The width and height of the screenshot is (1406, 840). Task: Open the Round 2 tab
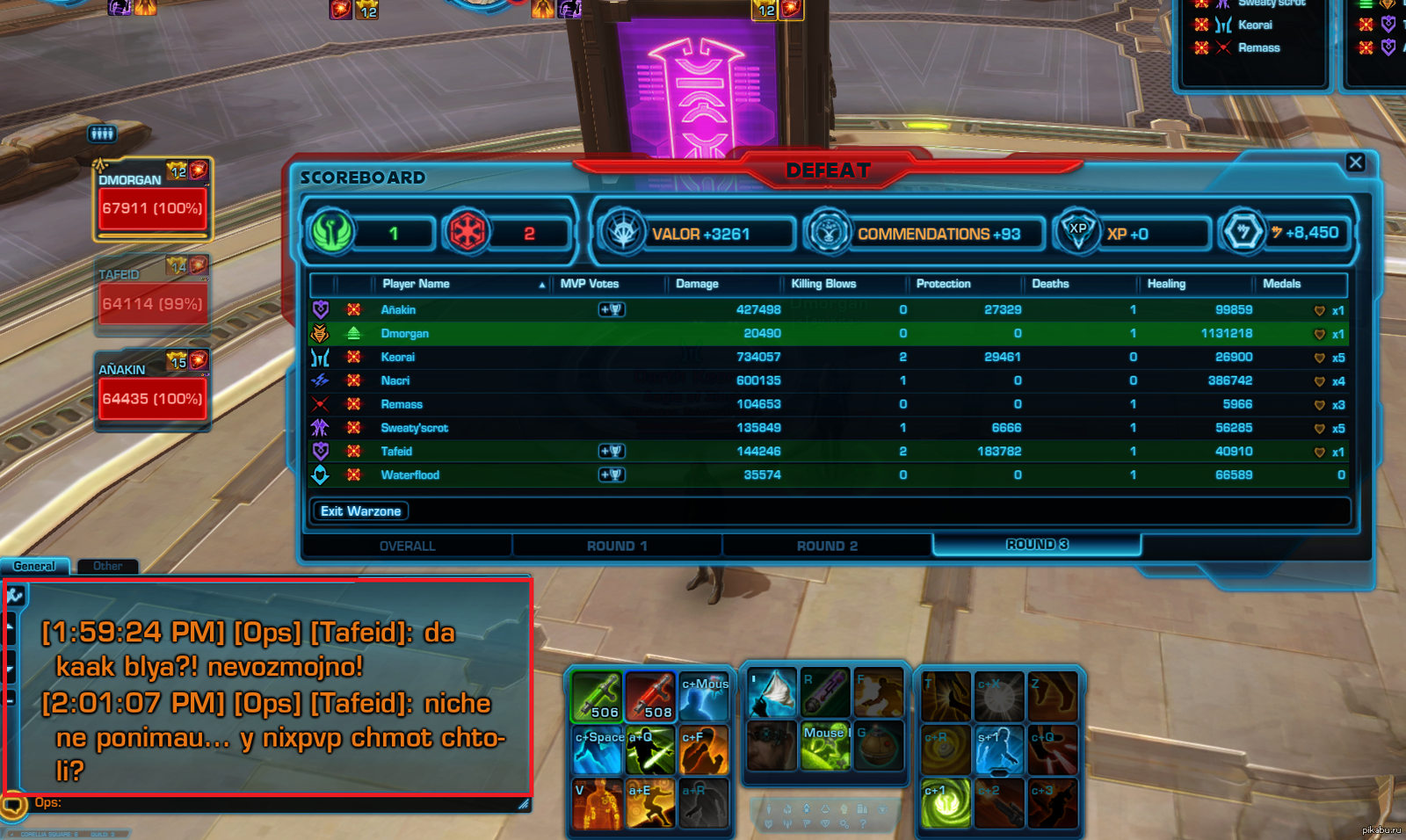point(827,546)
